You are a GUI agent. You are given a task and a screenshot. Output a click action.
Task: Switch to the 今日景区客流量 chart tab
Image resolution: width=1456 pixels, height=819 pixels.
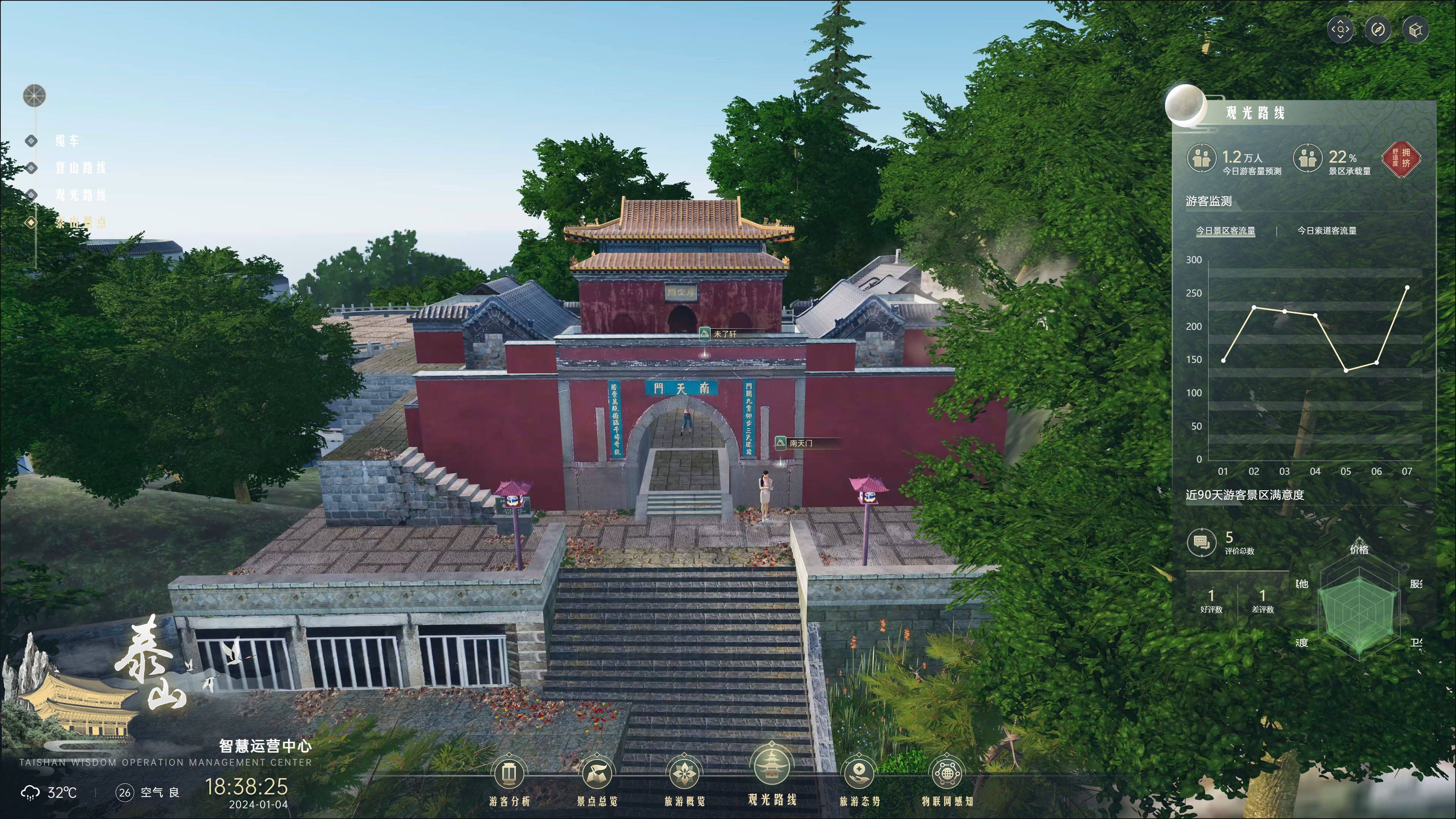tap(1225, 231)
